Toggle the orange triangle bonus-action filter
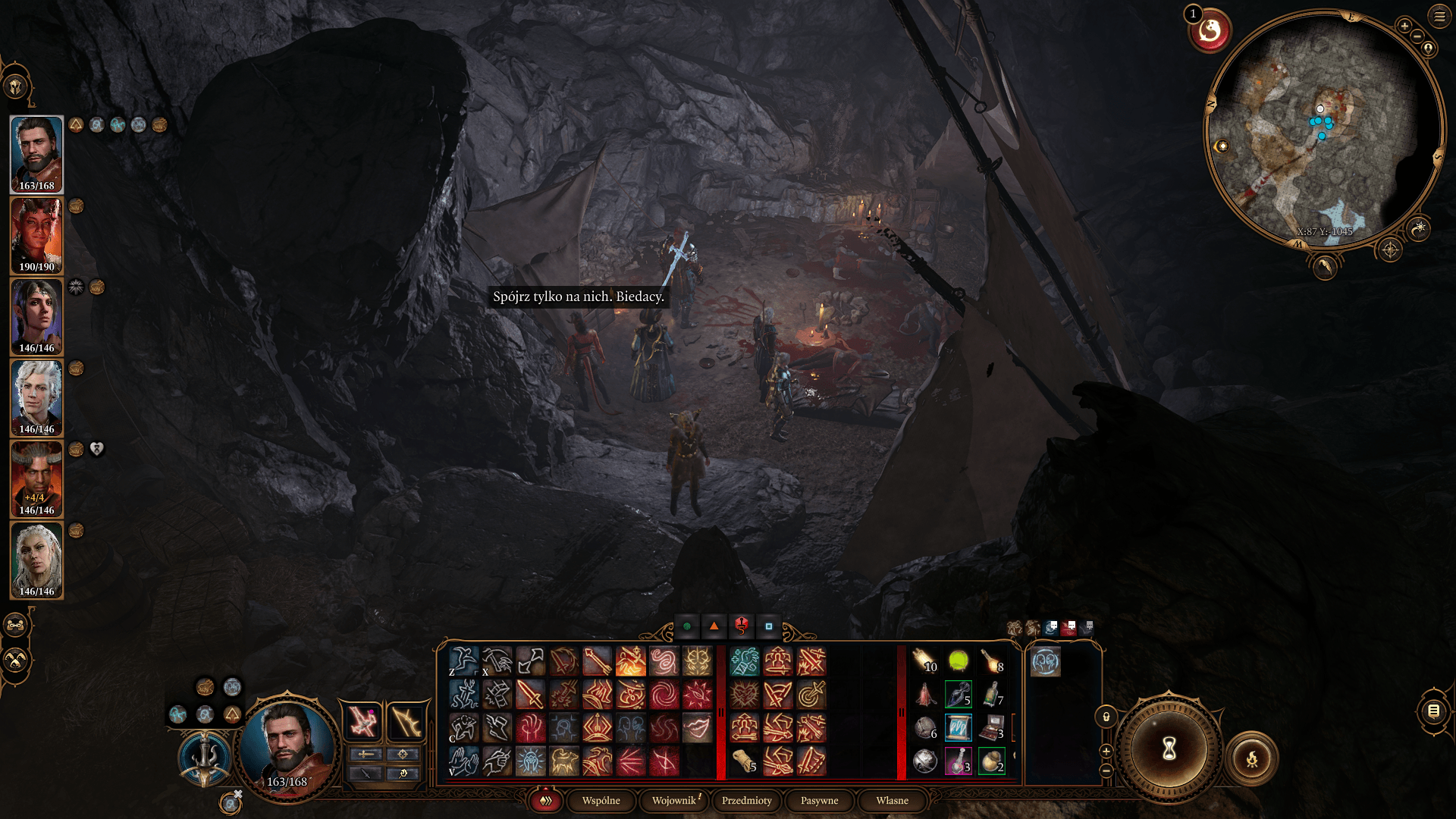 point(714,626)
